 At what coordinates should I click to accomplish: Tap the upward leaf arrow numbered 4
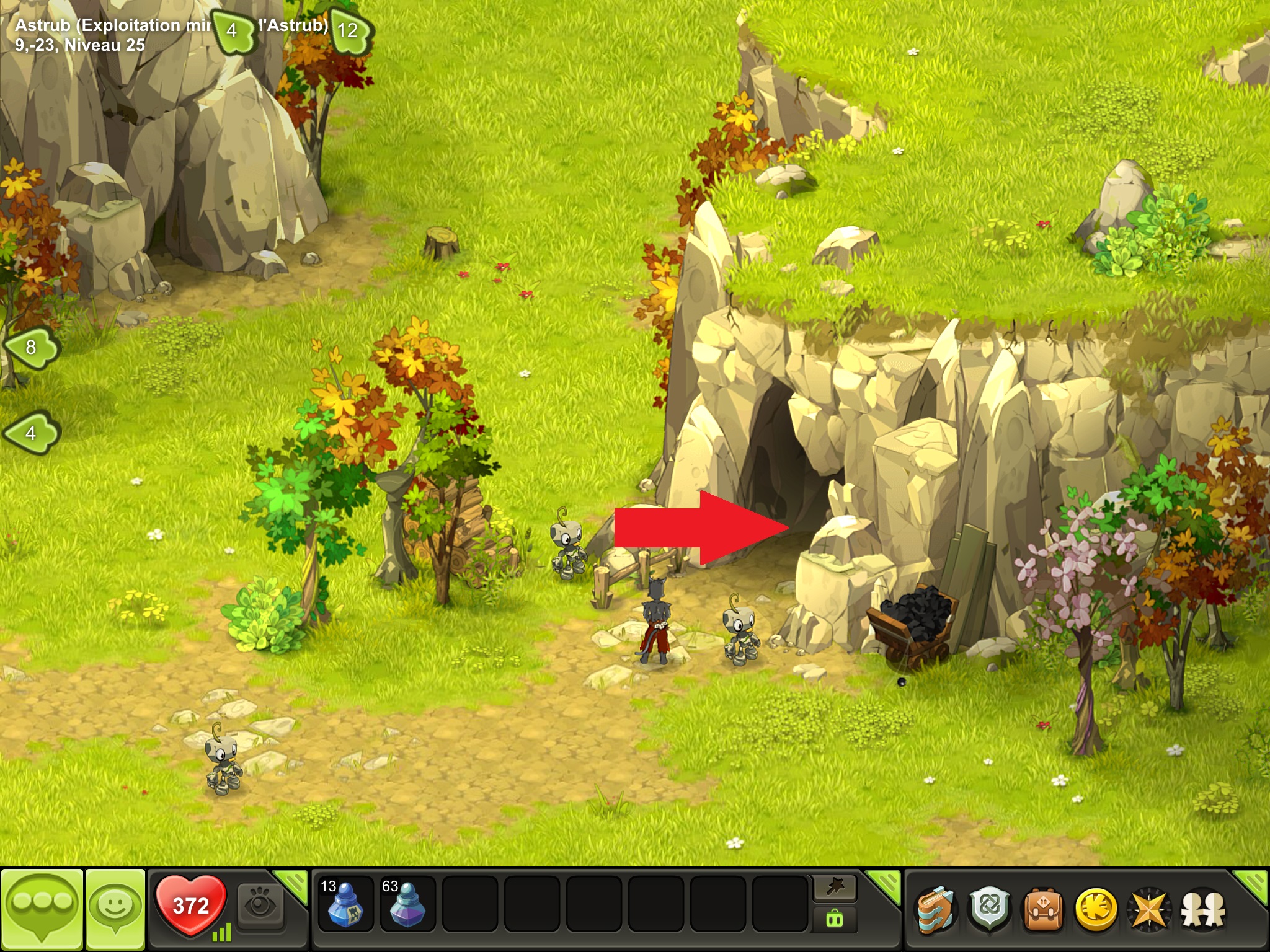[233, 30]
